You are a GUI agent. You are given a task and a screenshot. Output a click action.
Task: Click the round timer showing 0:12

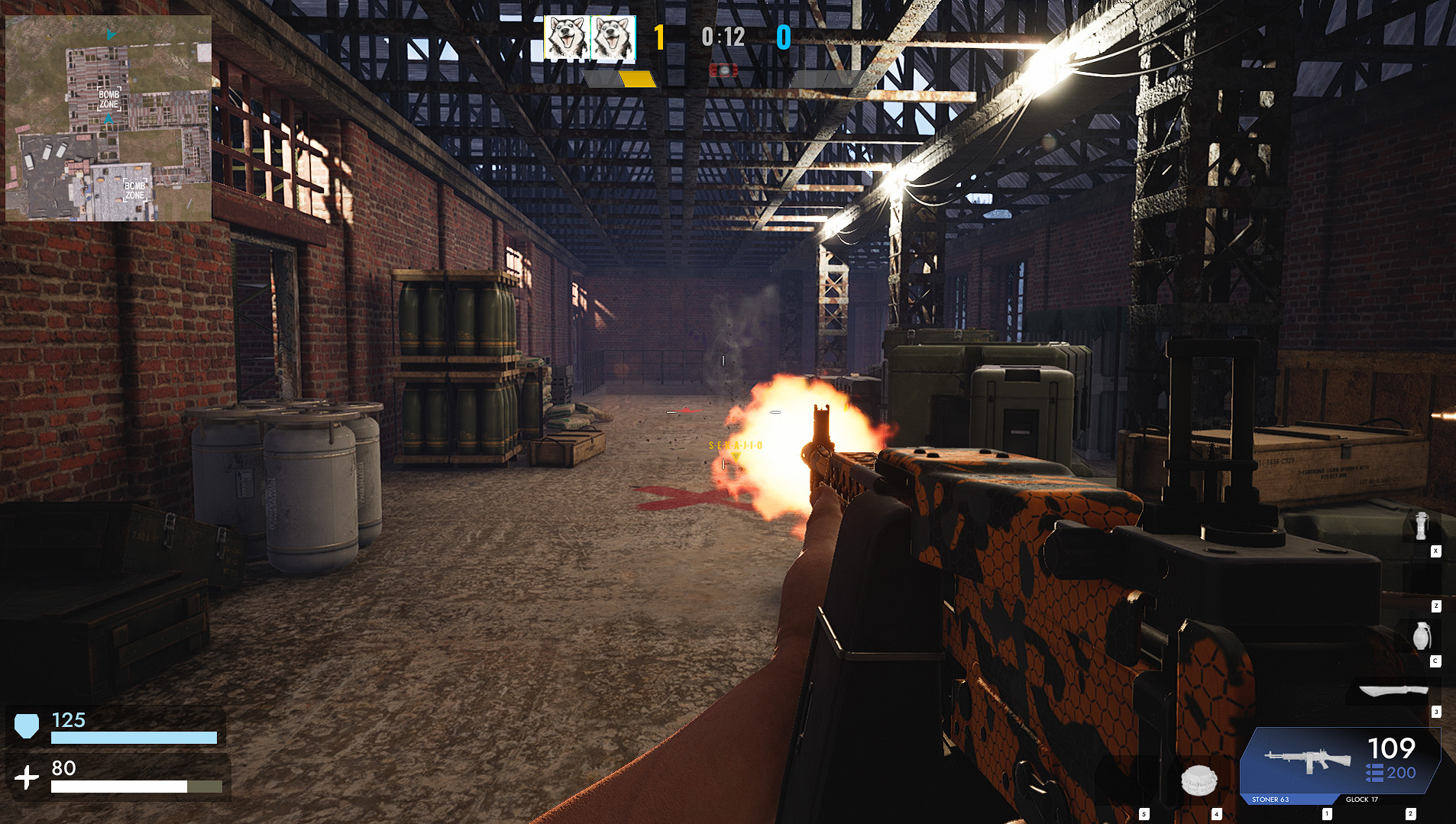[722, 37]
